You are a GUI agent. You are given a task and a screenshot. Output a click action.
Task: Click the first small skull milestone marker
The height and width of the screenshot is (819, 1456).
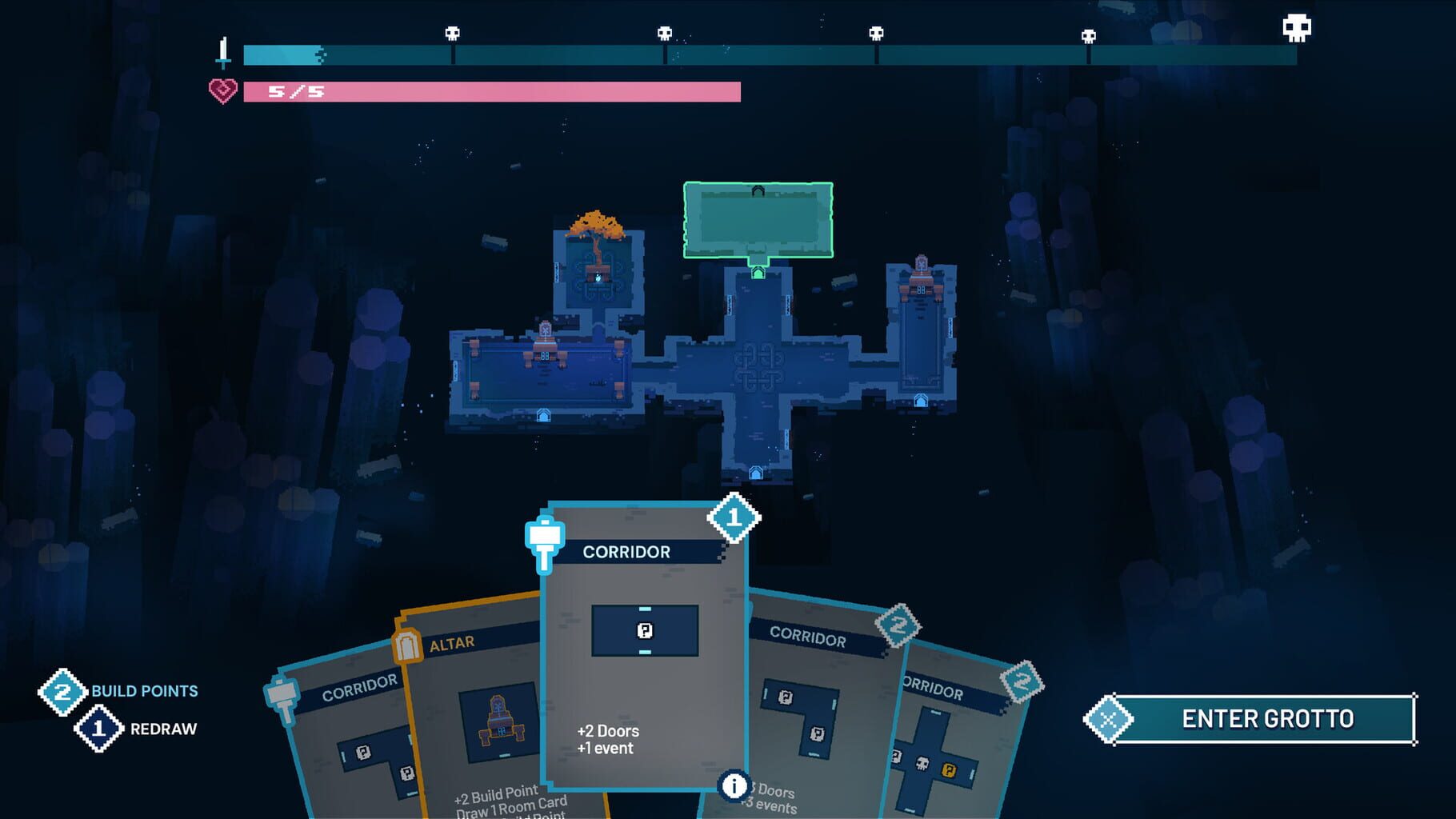(x=452, y=34)
